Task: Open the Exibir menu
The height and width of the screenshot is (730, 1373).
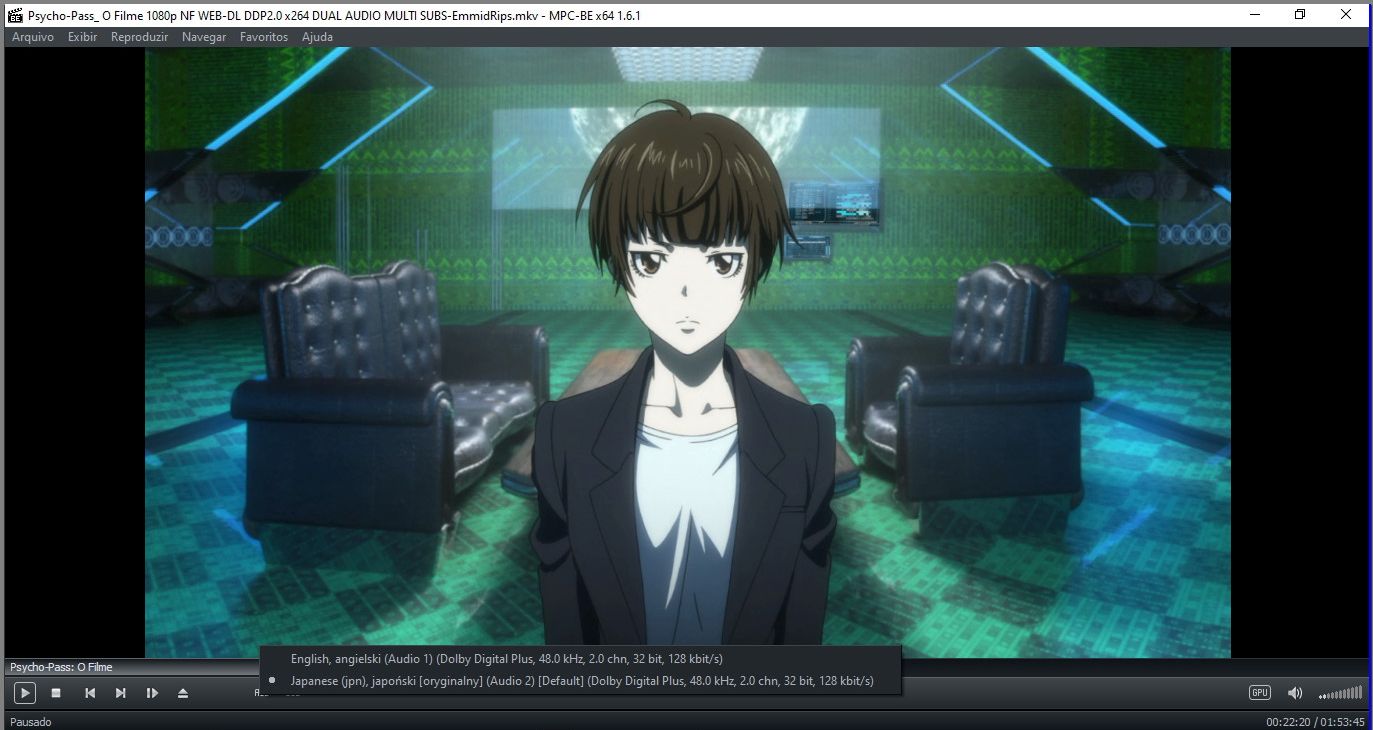Action: (83, 37)
